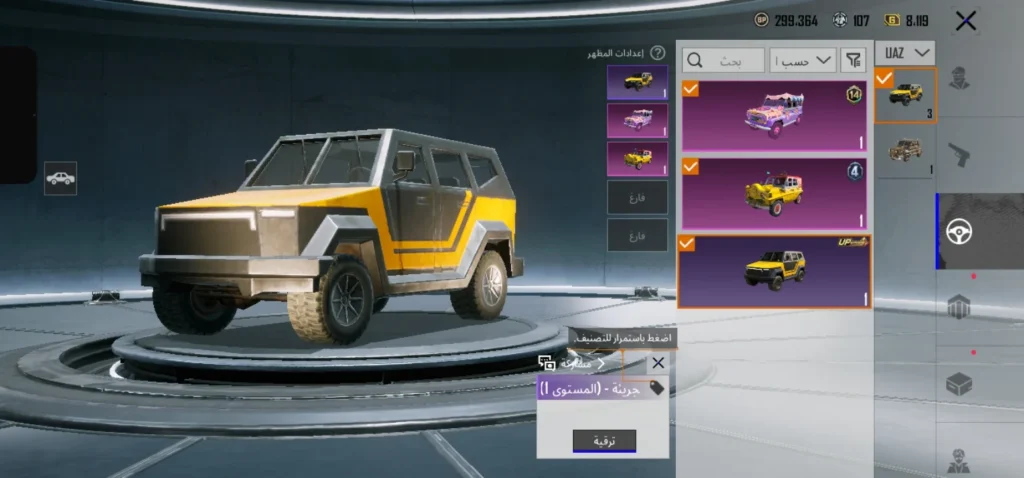1024x478 pixels.
Task: Close the skin info popup
Action: point(657,363)
